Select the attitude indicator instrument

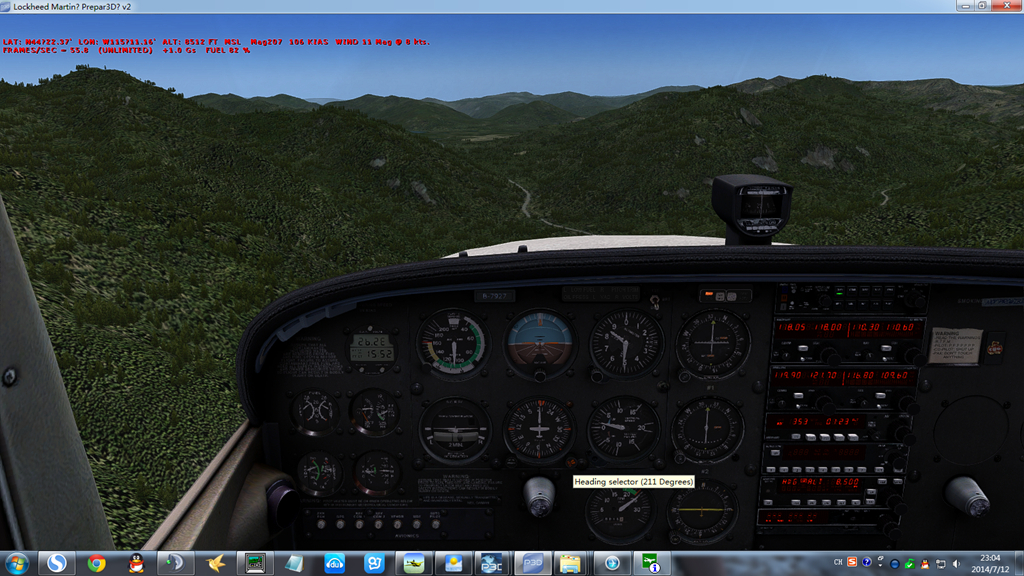(539, 342)
